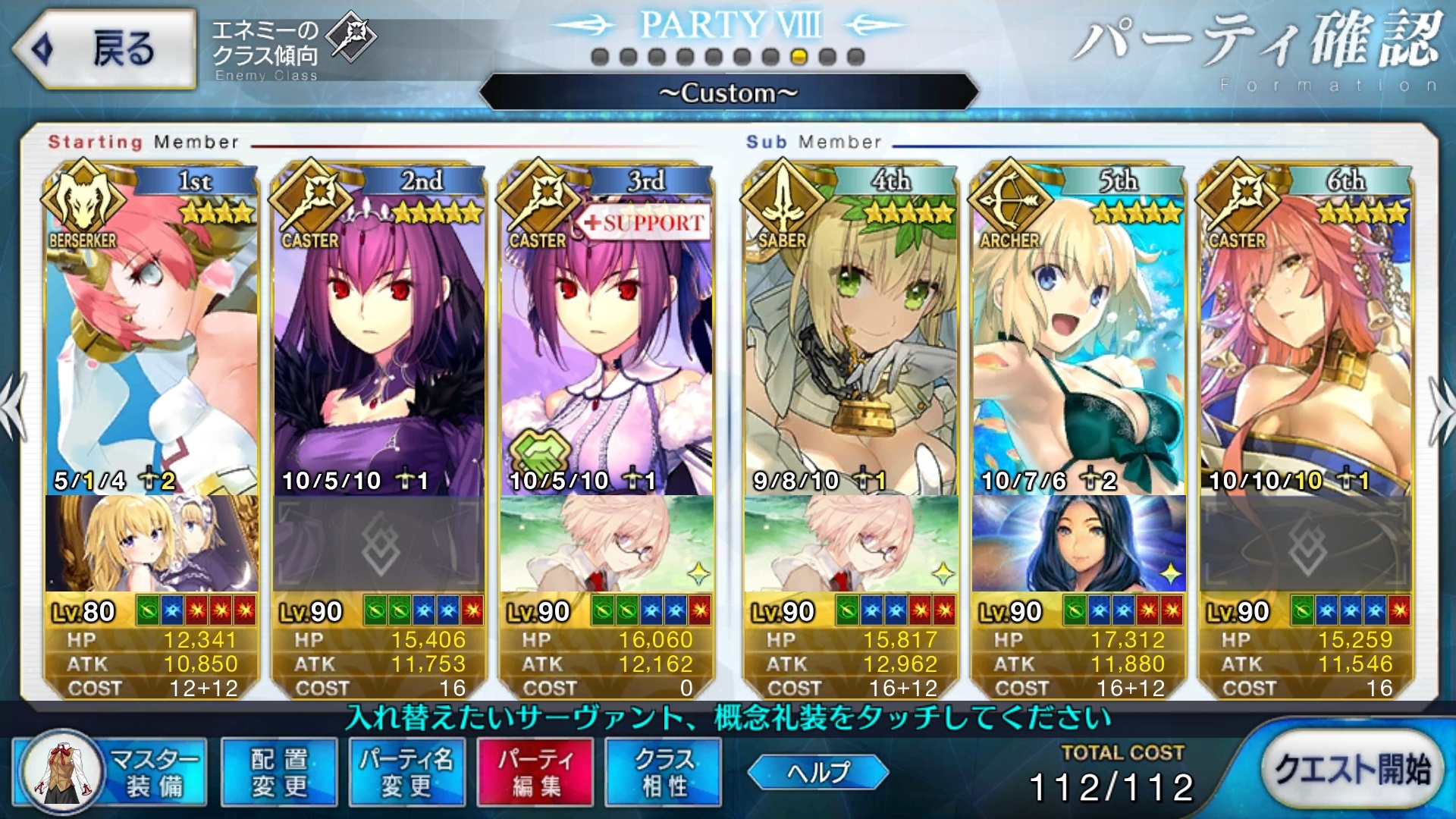Select the 1st slot Berserker servant card
Image resolution: width=1456 pixels, height=819 pixels.
(x=152, y=341)
